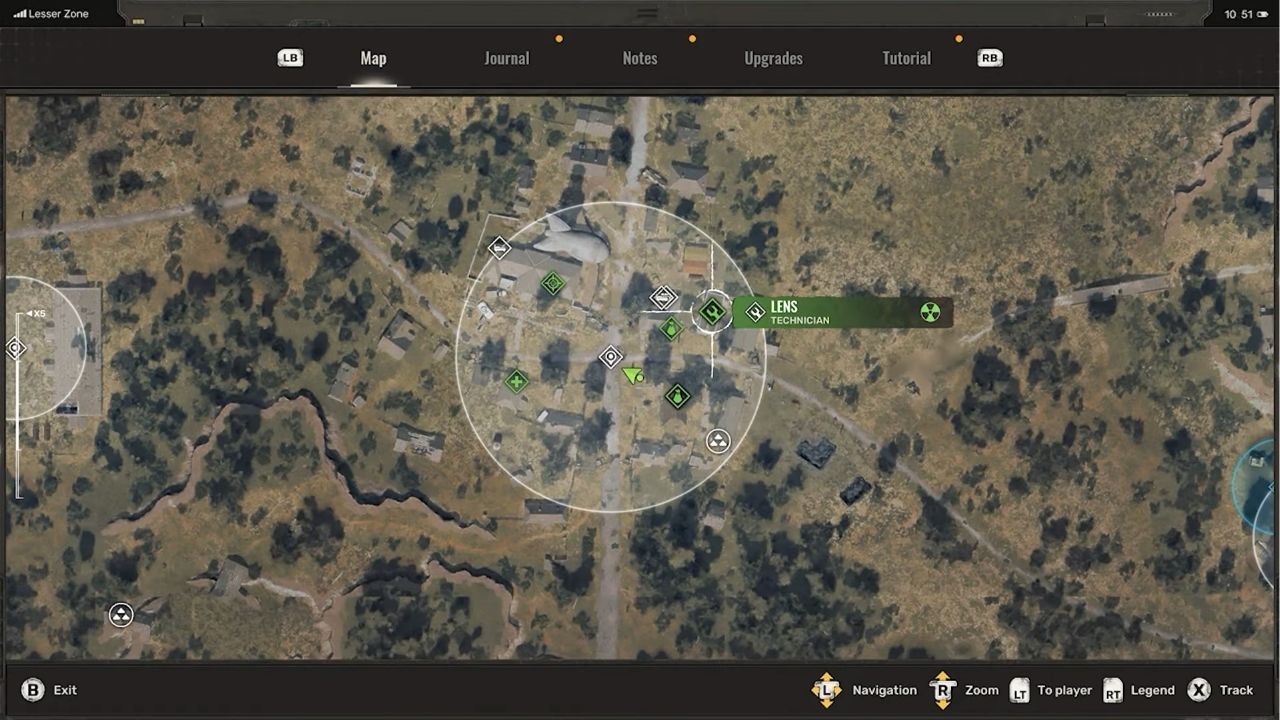This screenshot has height=720, width=1280.
Task: Click the LB shoulder button icon
Action: (289, 58)
